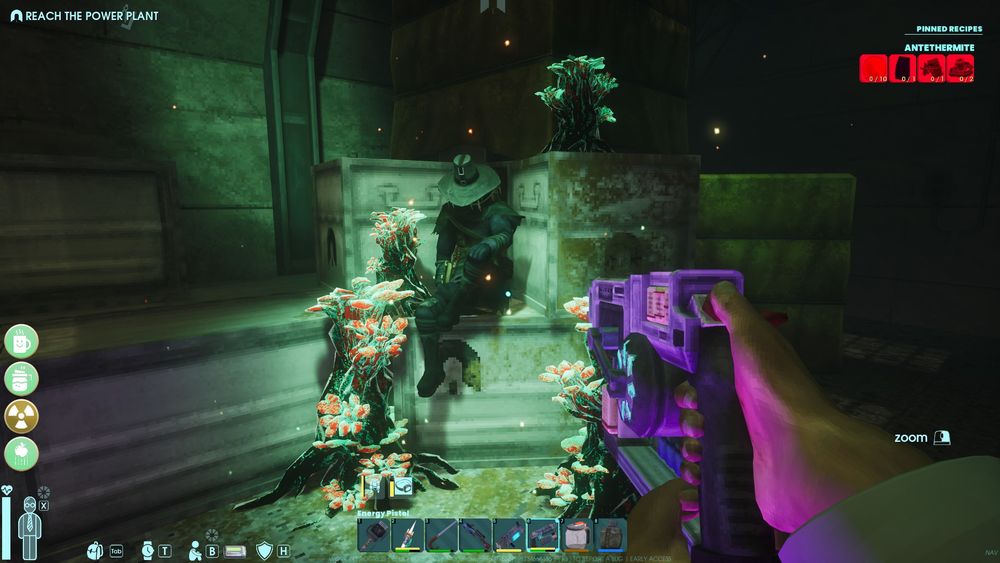Viewport: 1000px width, 563px height.
Task: Select the hammer in hotbar slot 1
Action: coord(373,535)
